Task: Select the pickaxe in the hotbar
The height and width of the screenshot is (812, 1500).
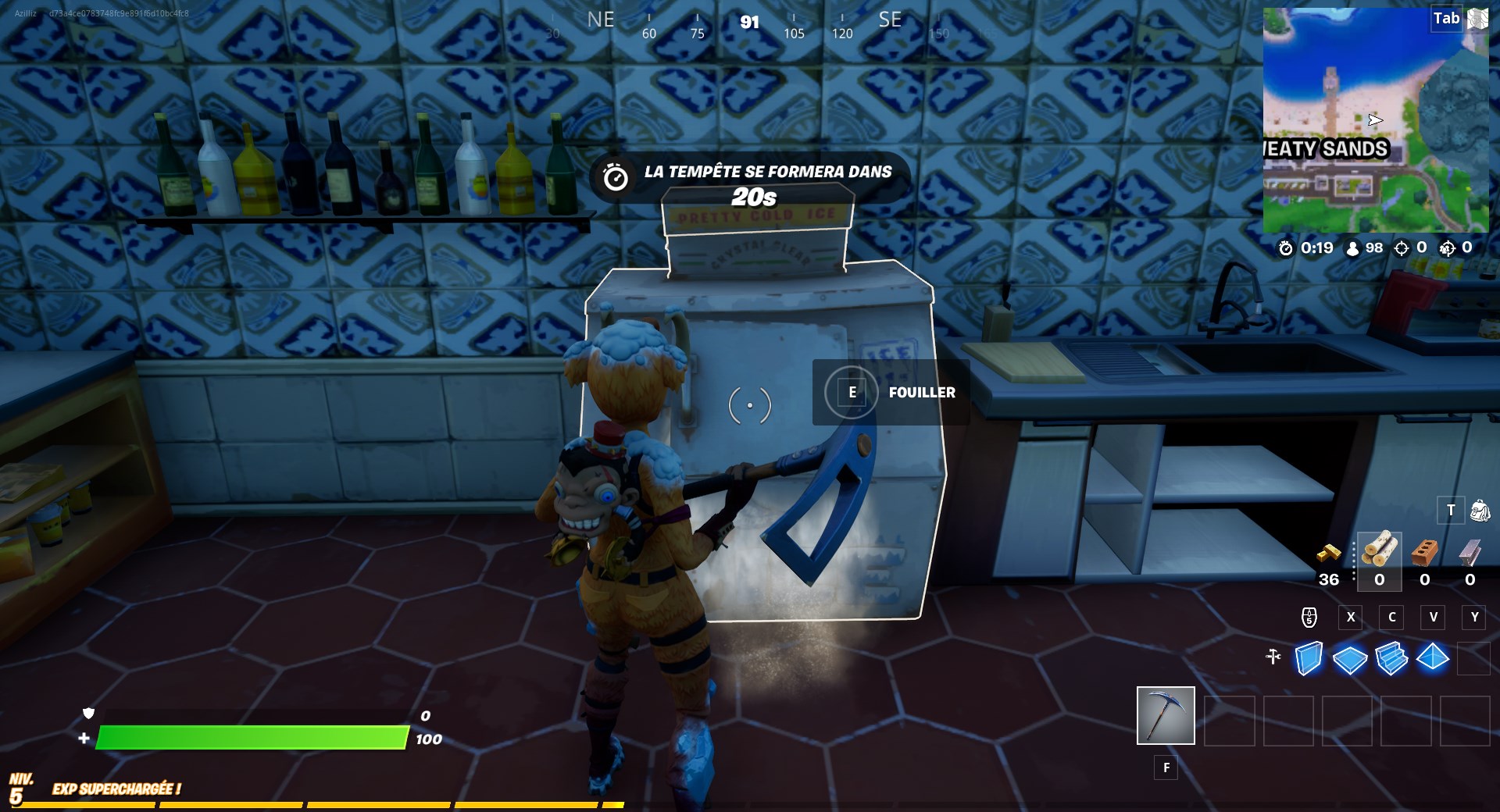Action: click(x=1165, y=715)
